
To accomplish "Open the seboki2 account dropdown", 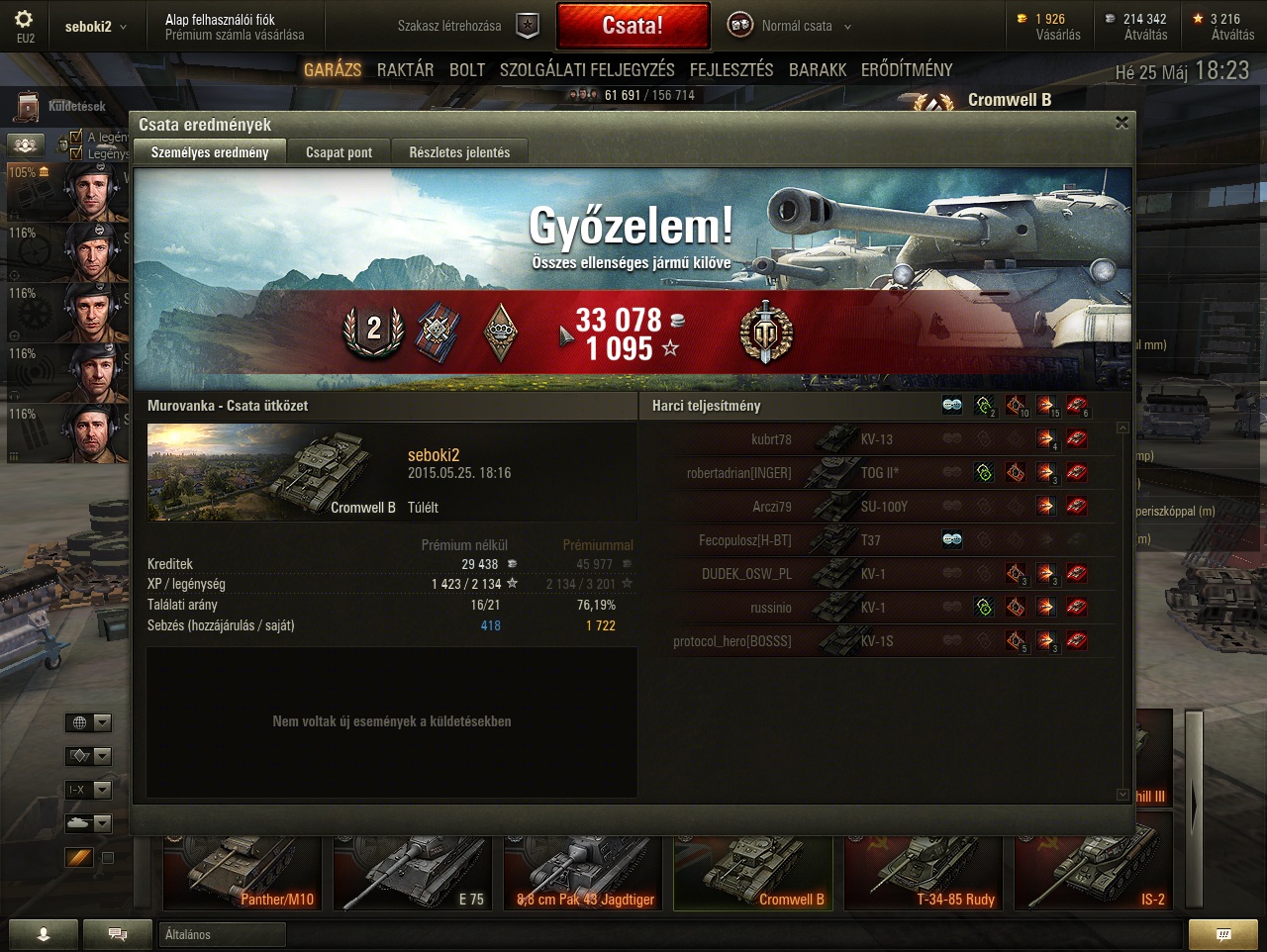I will point(95,27).
